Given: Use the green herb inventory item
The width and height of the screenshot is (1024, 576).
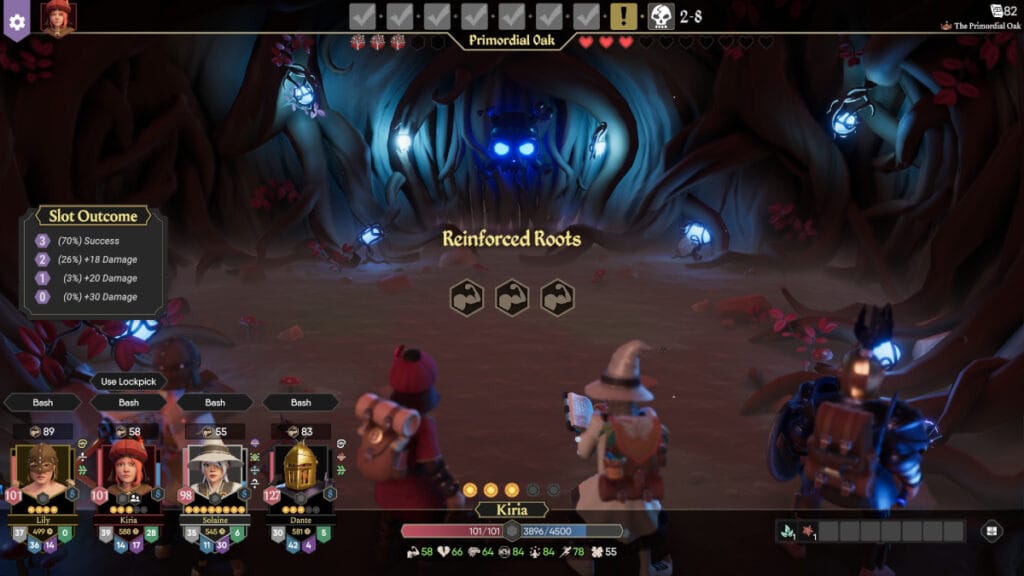Looking at the screenshot, I should [787, 531].
